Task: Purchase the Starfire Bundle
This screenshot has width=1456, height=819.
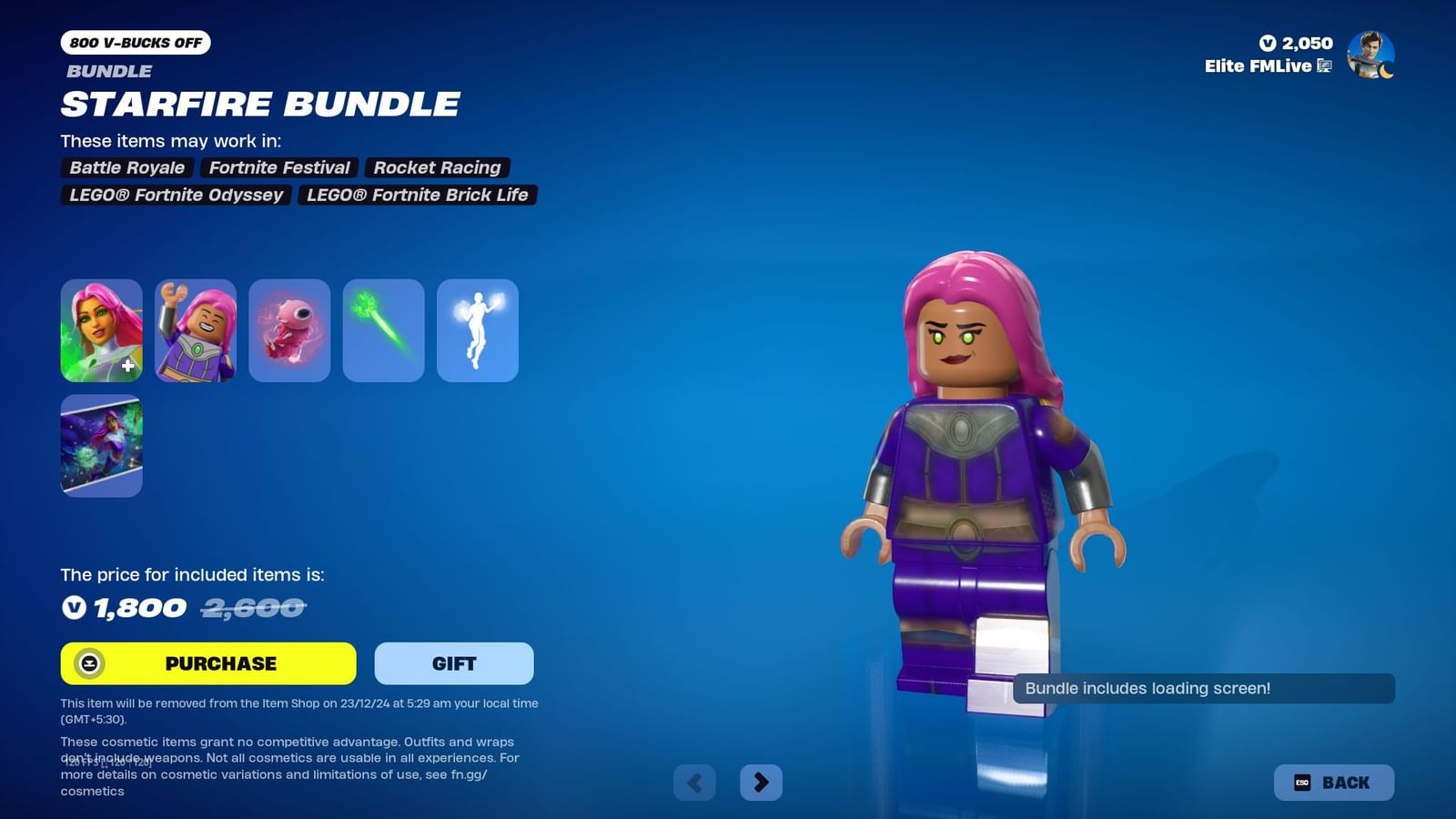Action: click(x=207, y=663)
